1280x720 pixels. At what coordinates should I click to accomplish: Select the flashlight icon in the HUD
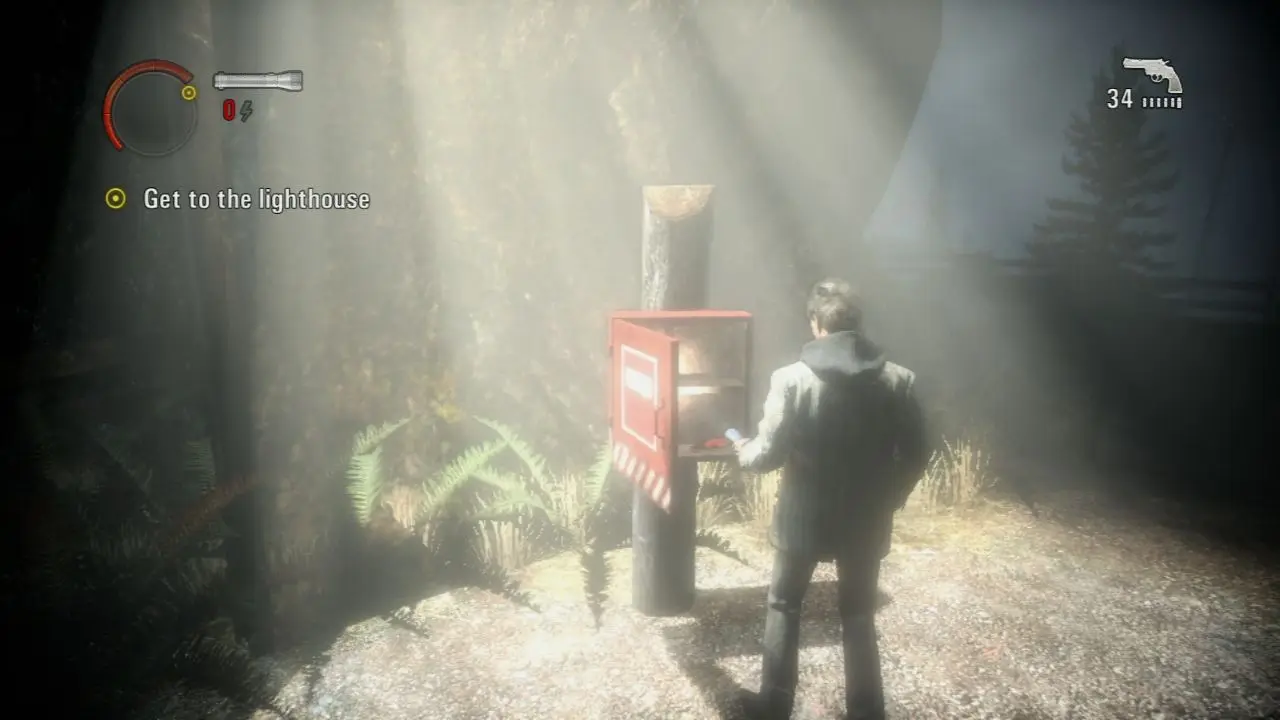point(258,79)
